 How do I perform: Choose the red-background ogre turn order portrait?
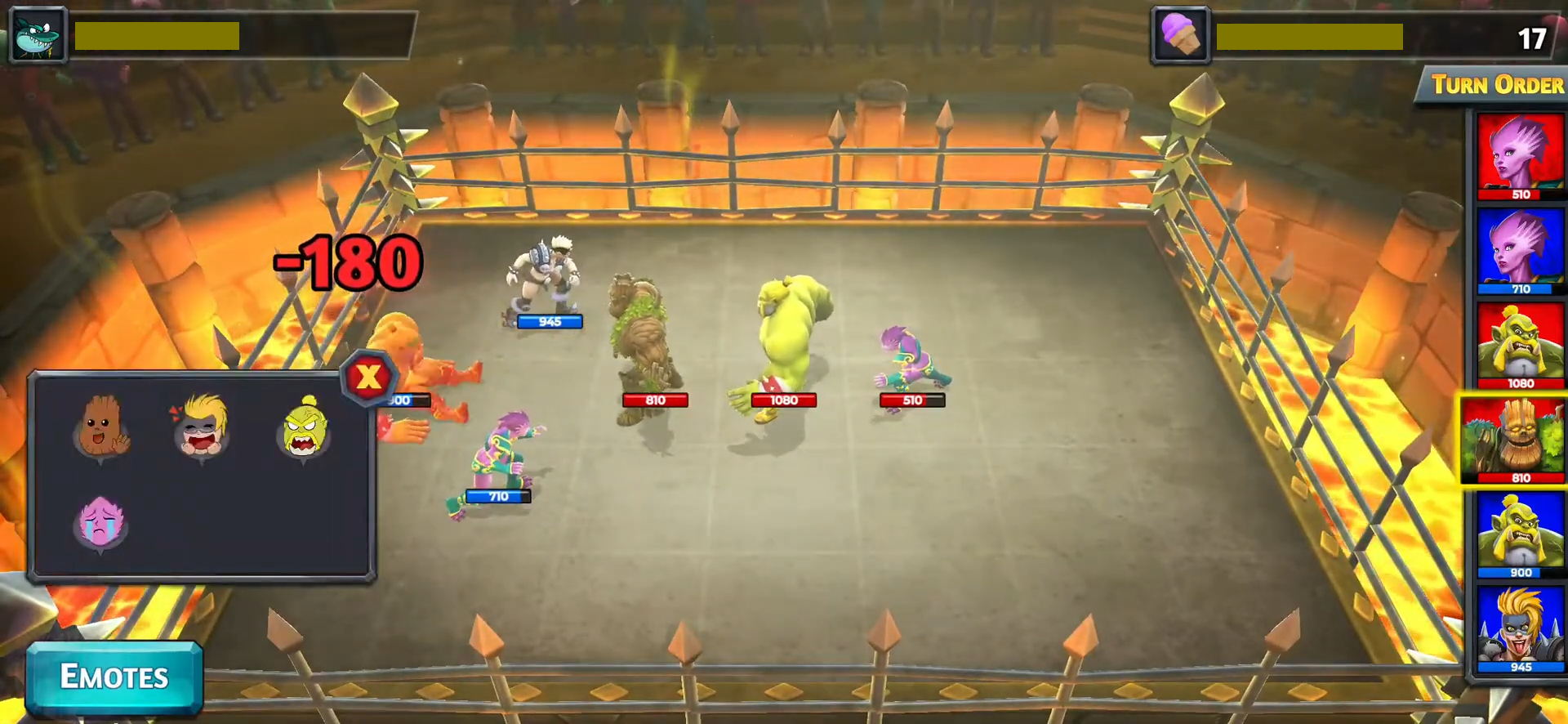tap(1520, 345)
